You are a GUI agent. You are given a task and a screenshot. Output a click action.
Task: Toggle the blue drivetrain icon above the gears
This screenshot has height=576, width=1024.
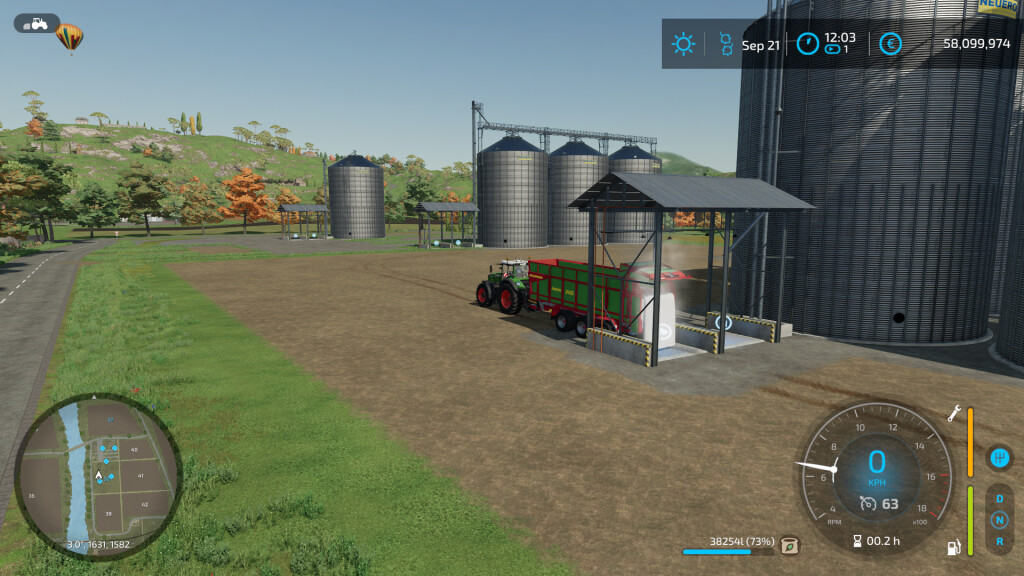[998, 458]
